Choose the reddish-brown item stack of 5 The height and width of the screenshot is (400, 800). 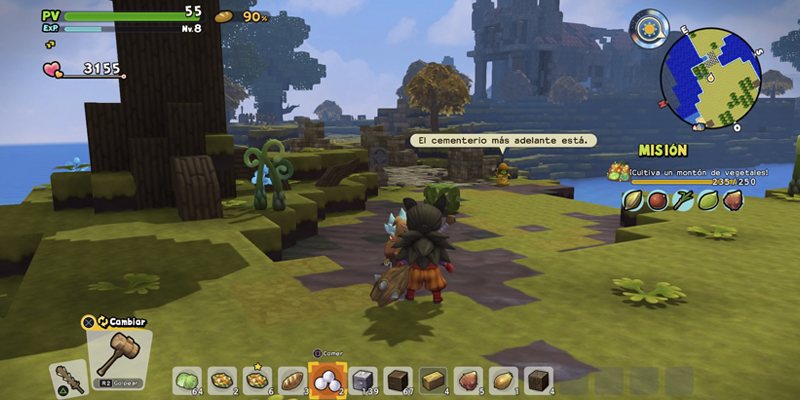468,379
